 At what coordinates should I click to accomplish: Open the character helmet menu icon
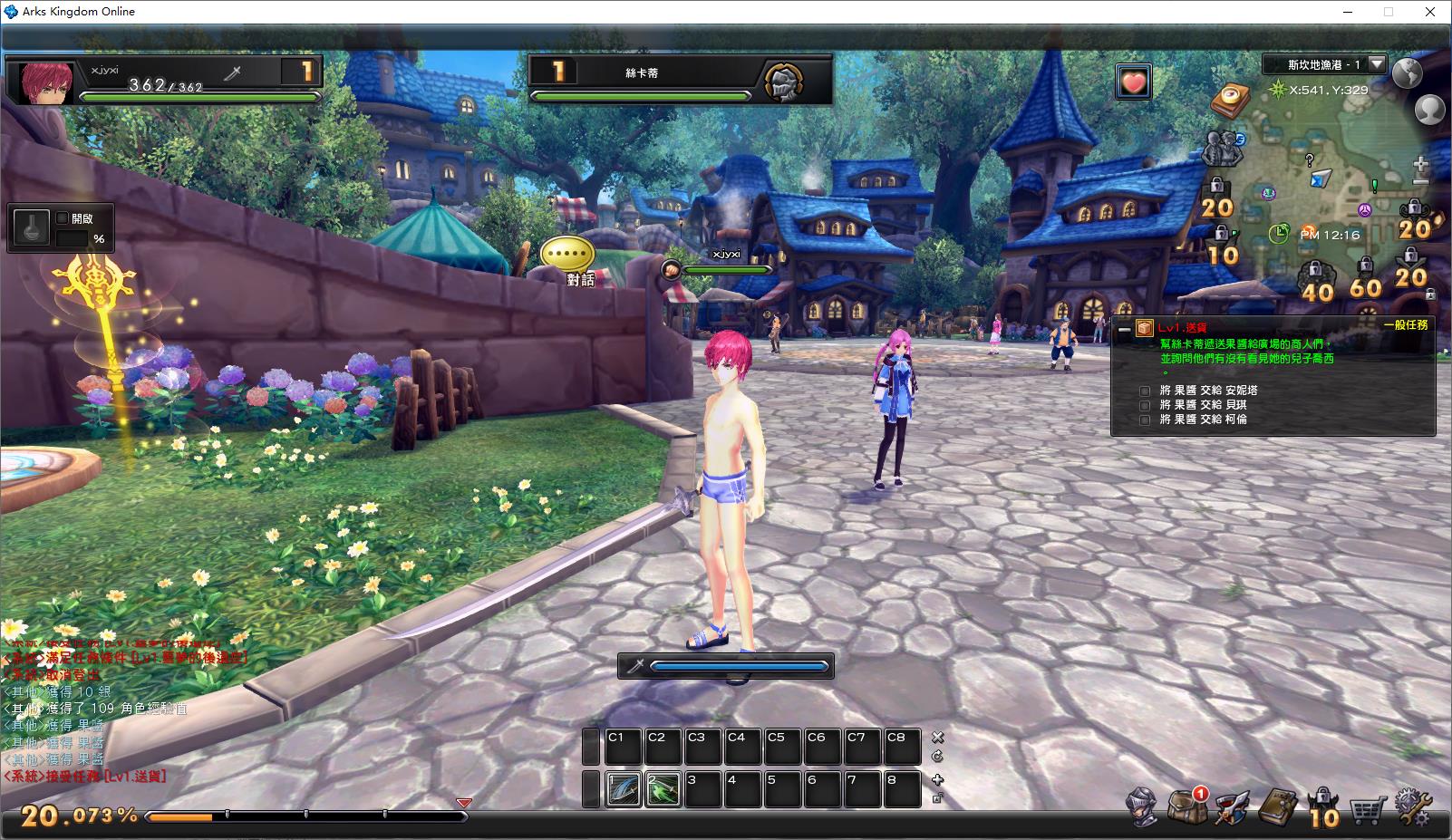[x=1141, y=805]
